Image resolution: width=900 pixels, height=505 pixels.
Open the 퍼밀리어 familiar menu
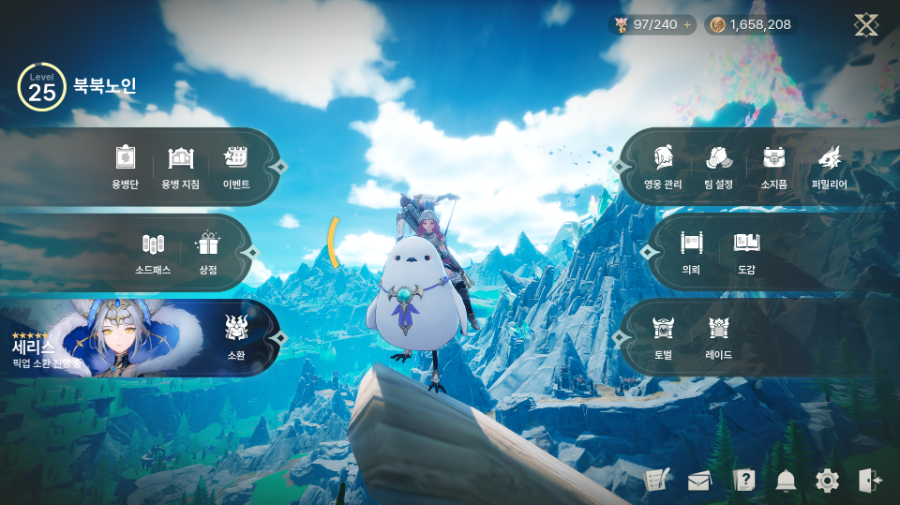[829, 165]
